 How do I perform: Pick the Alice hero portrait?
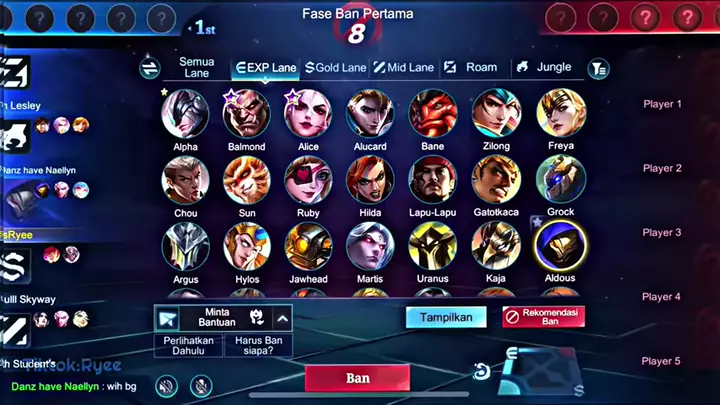pos(308,114)
